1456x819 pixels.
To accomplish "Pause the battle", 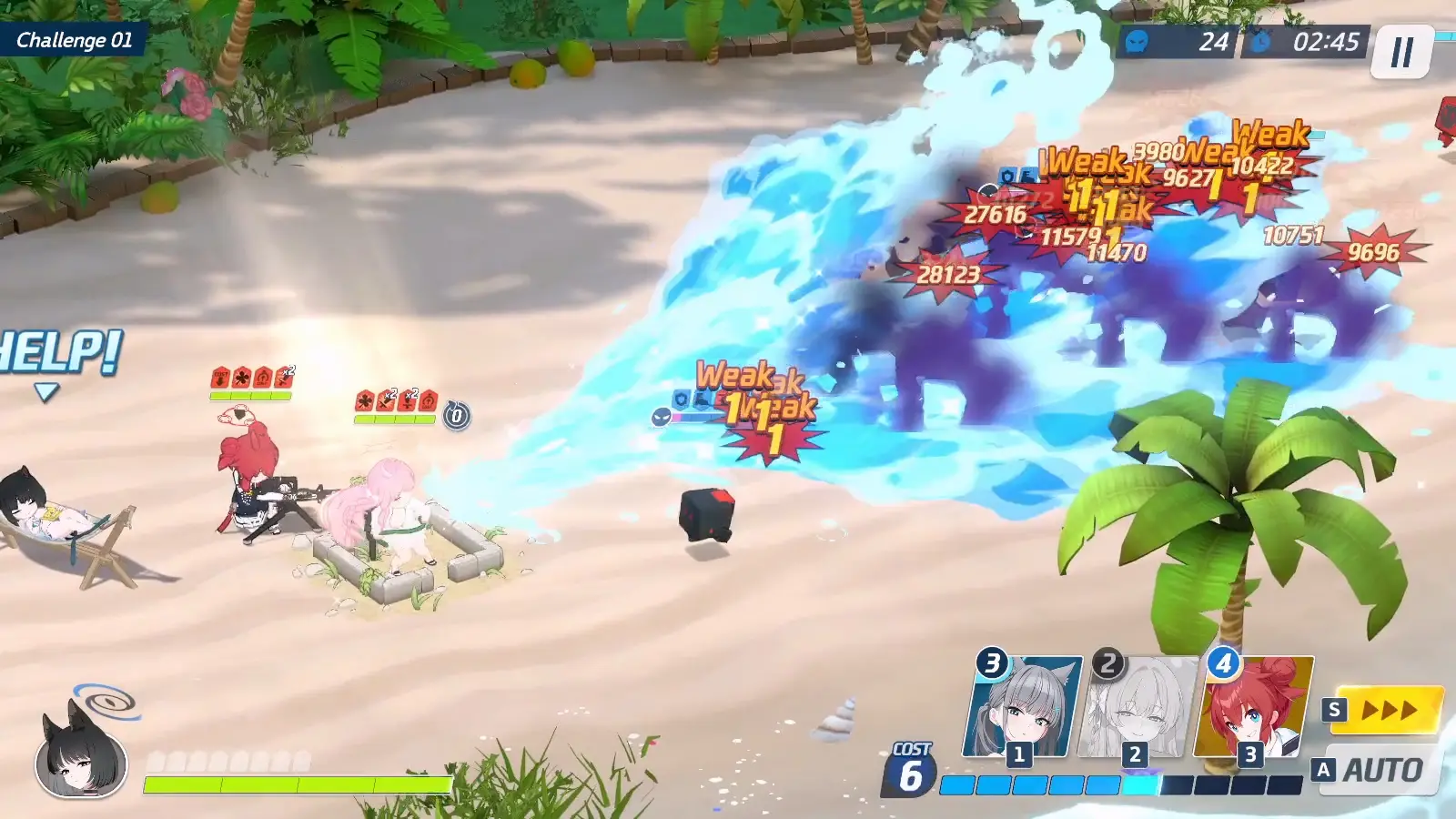I will pos(1401,52).
